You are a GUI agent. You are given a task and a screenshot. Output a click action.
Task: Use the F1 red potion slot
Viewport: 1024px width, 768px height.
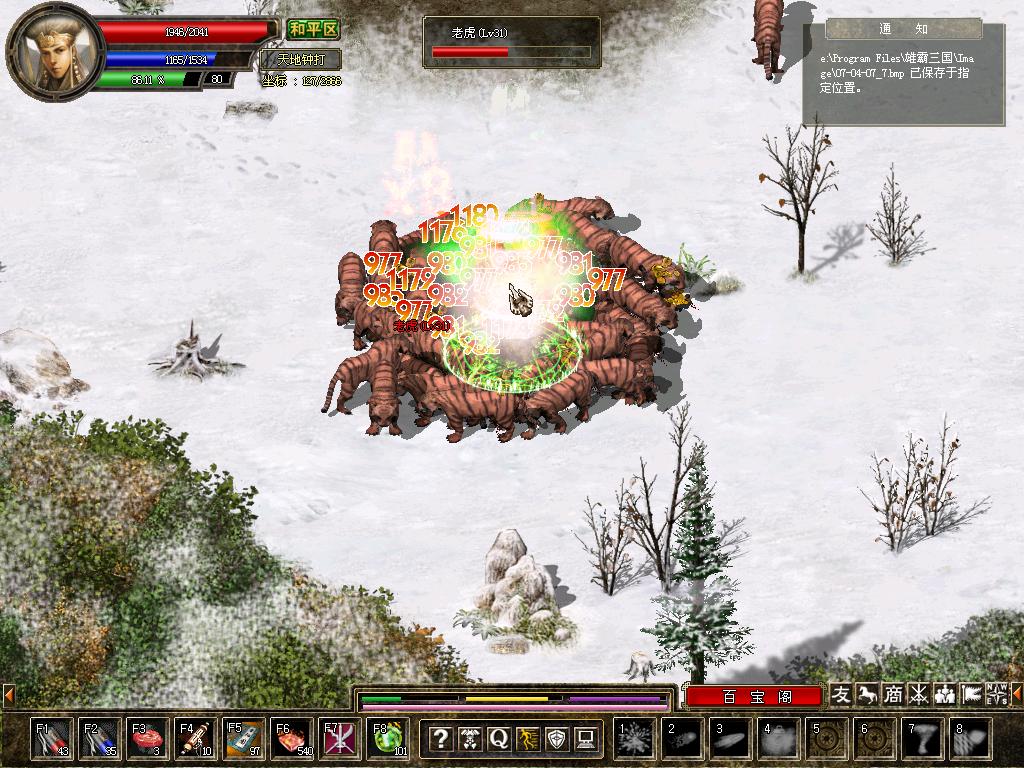pos(50,738)
